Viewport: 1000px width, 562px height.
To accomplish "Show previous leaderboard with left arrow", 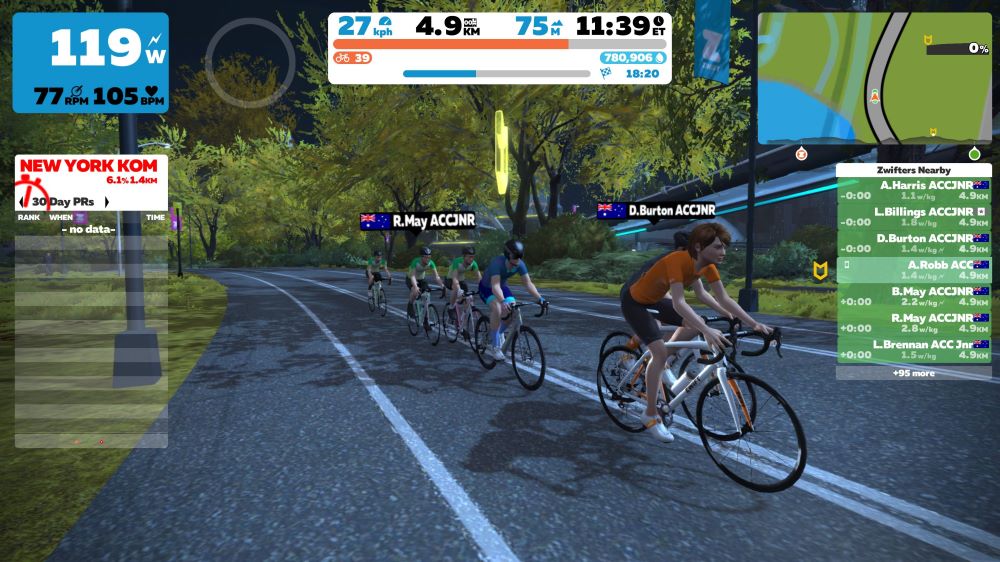I will [x=21, y=202].
